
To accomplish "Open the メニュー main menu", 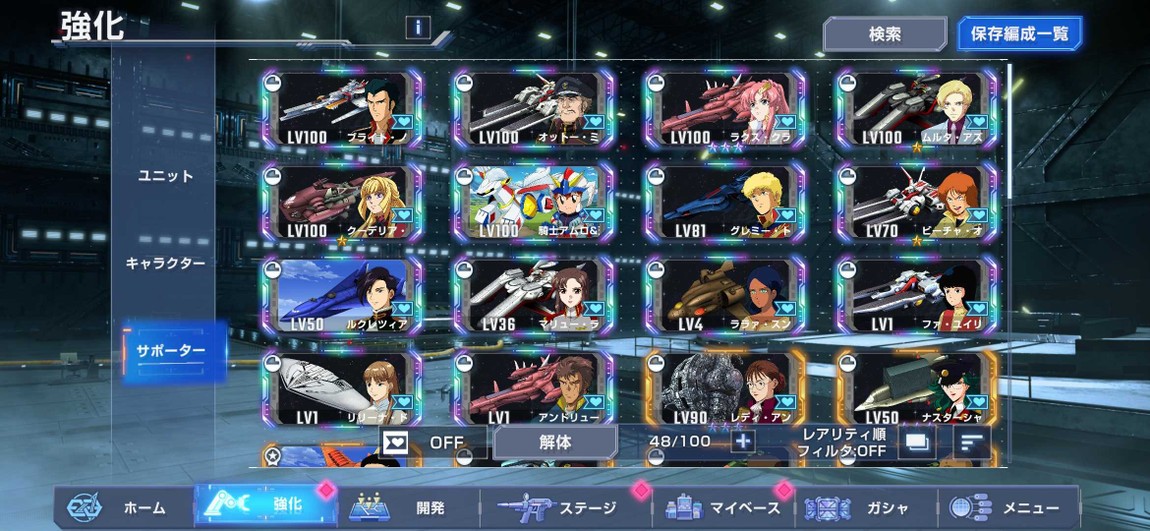I will (1010, 508).
